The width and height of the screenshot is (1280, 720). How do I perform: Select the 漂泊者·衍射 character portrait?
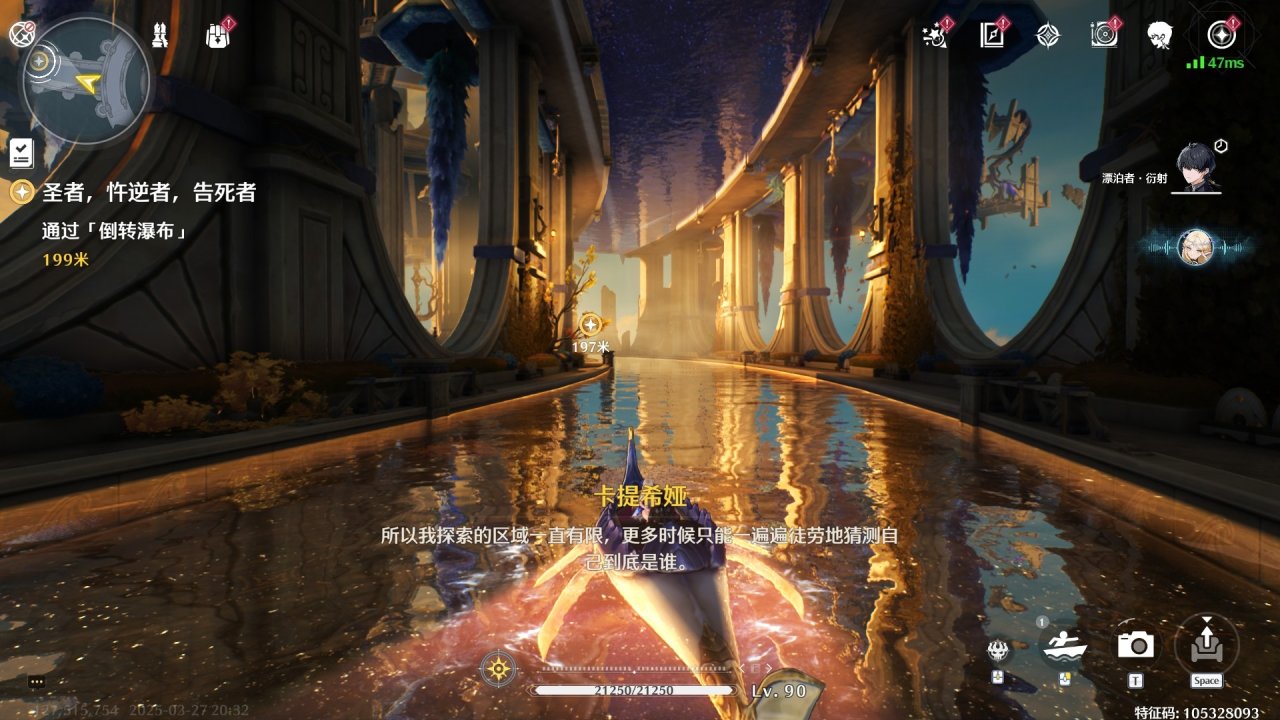point(1196,166)
